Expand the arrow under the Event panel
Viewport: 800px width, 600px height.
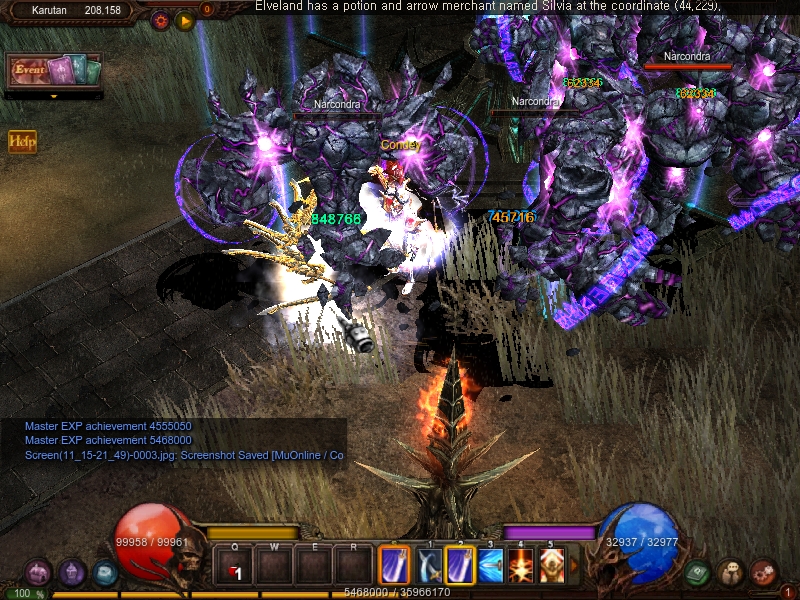click(53, 97)
